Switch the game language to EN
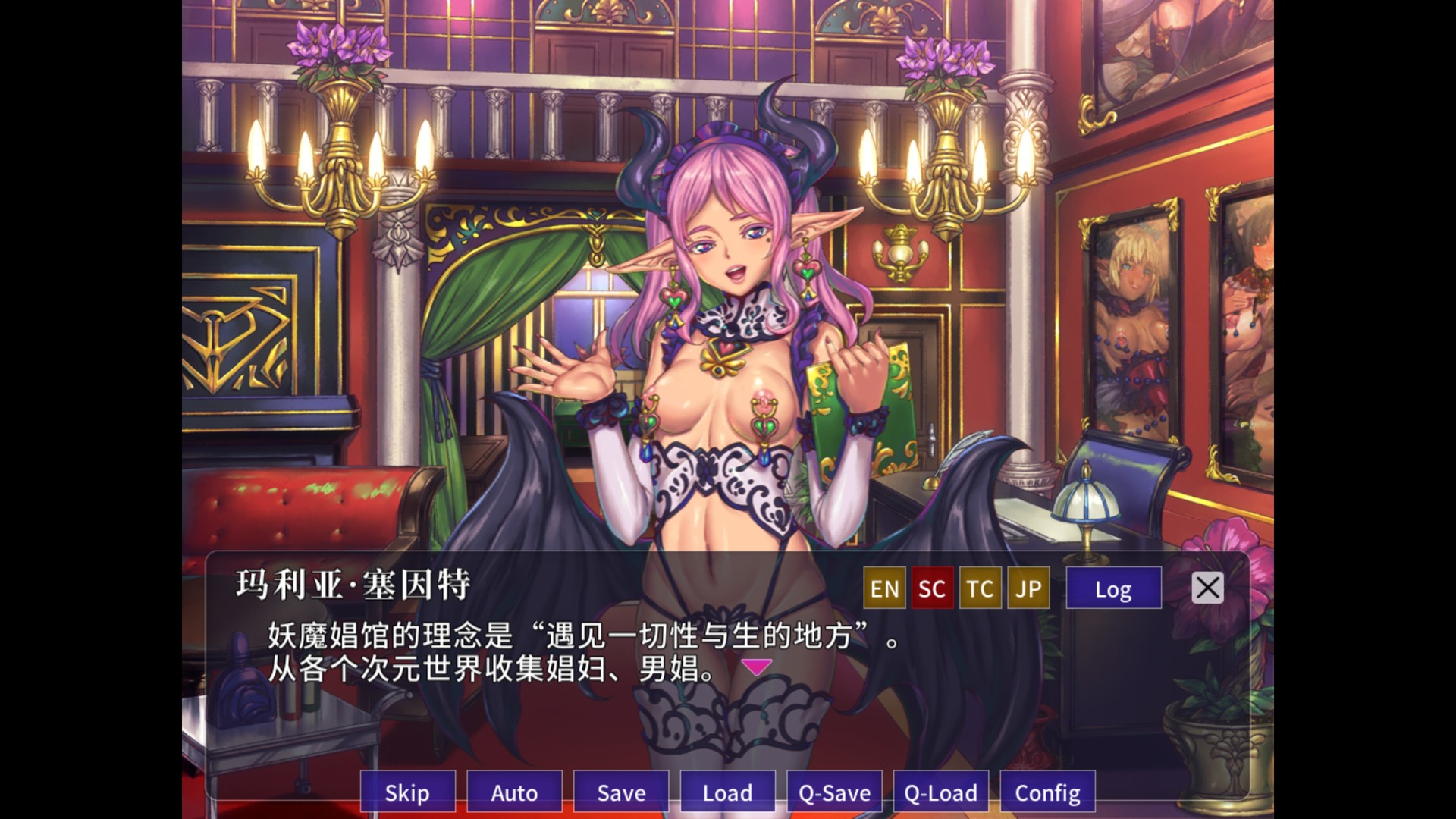This screenshot has height=819, width=1456. (884, 588)
